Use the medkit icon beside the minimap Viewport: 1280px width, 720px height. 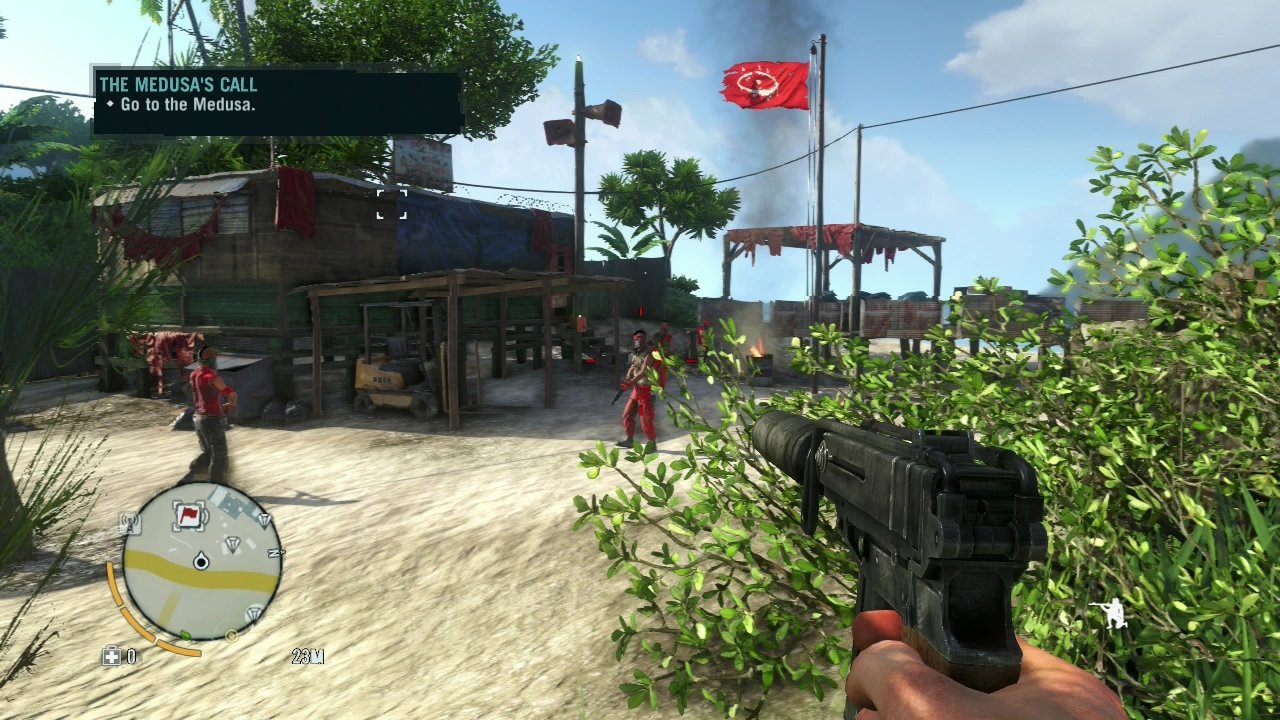click(111, 656)
